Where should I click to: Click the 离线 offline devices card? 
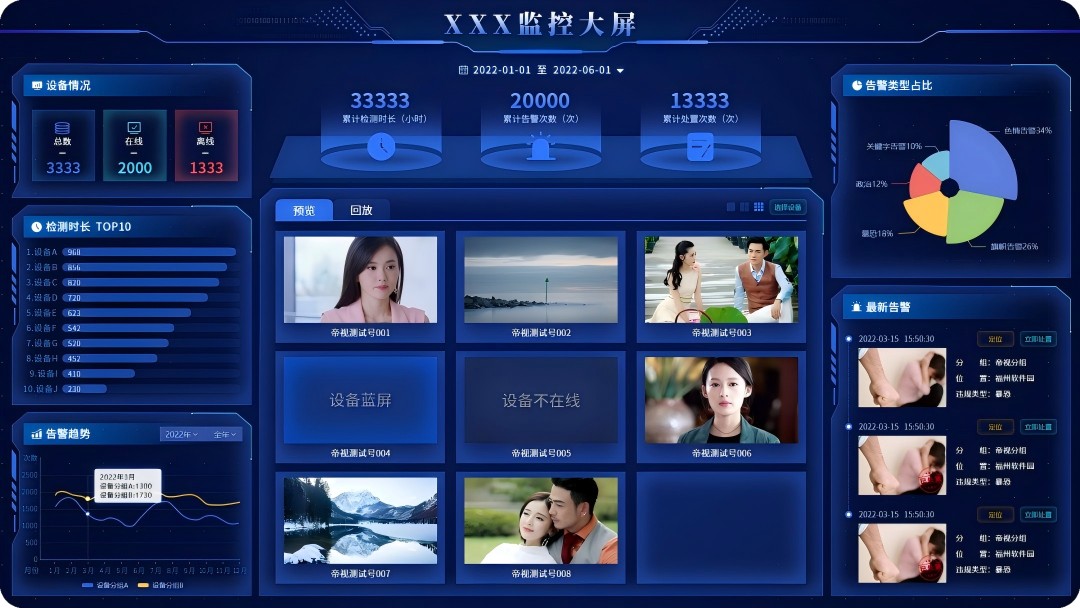click(x=206, y=146)
